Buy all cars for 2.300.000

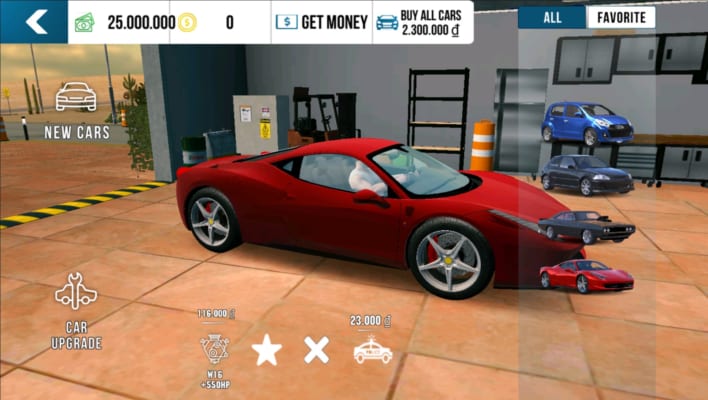(423, 21)
